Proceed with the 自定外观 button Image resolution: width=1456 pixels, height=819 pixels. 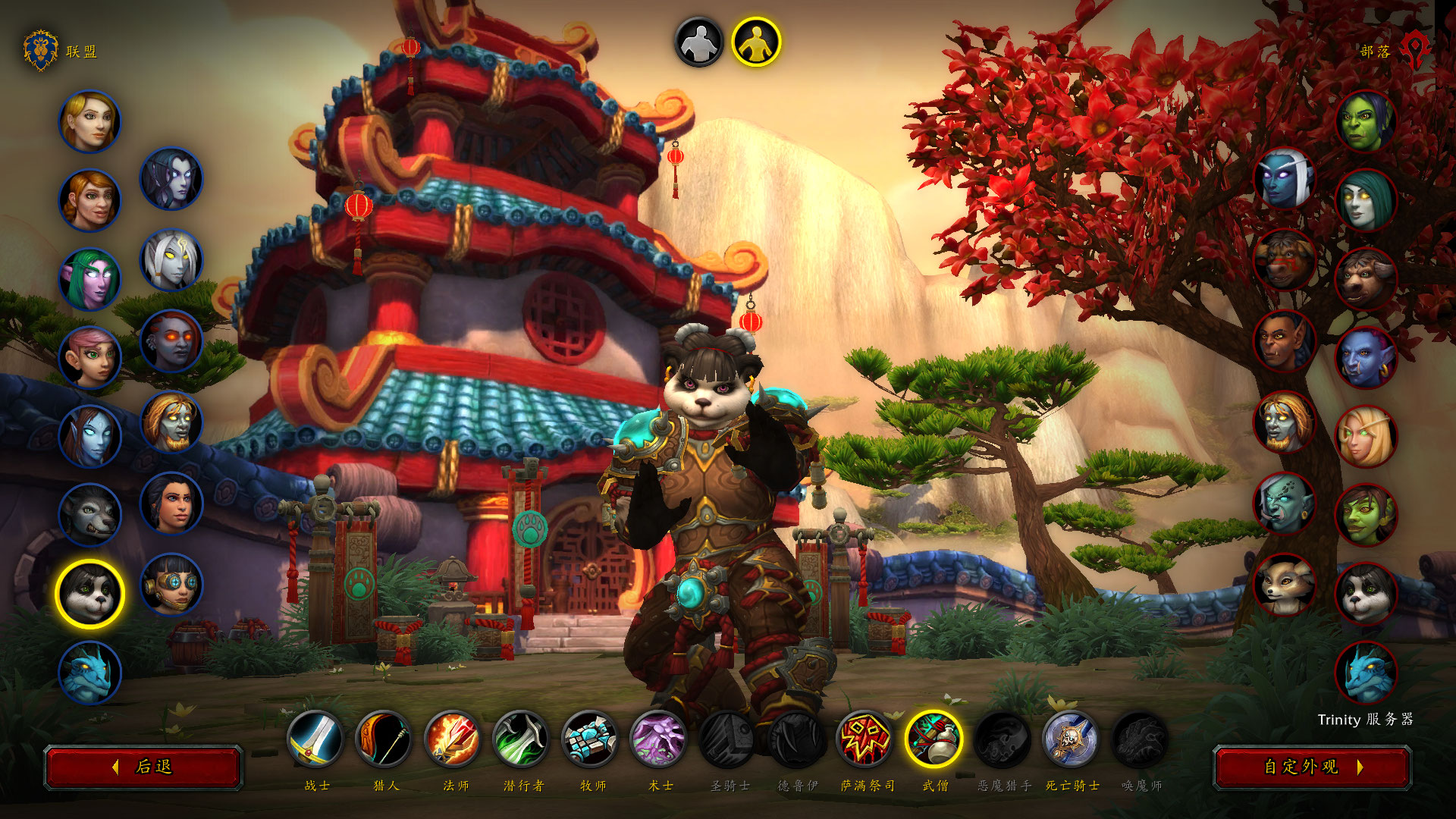pos(1312,767)
